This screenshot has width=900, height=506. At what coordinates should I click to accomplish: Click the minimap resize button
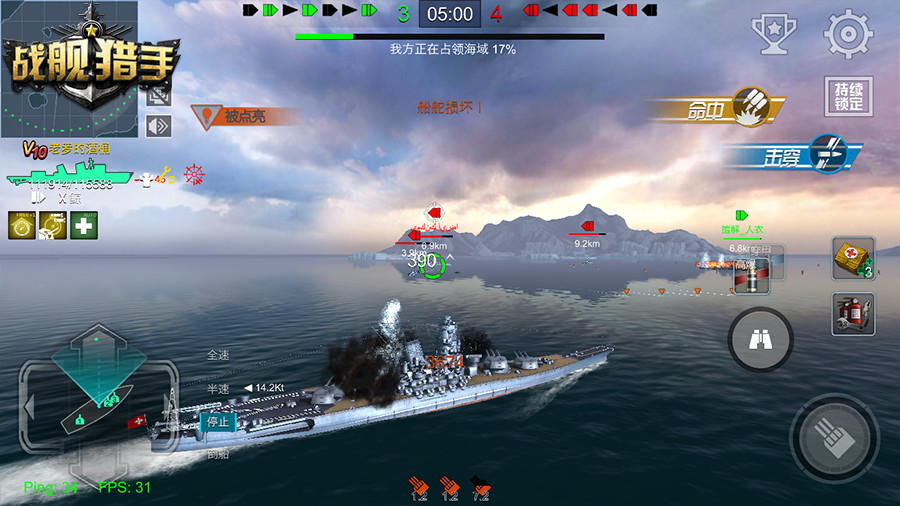(159, 95)
